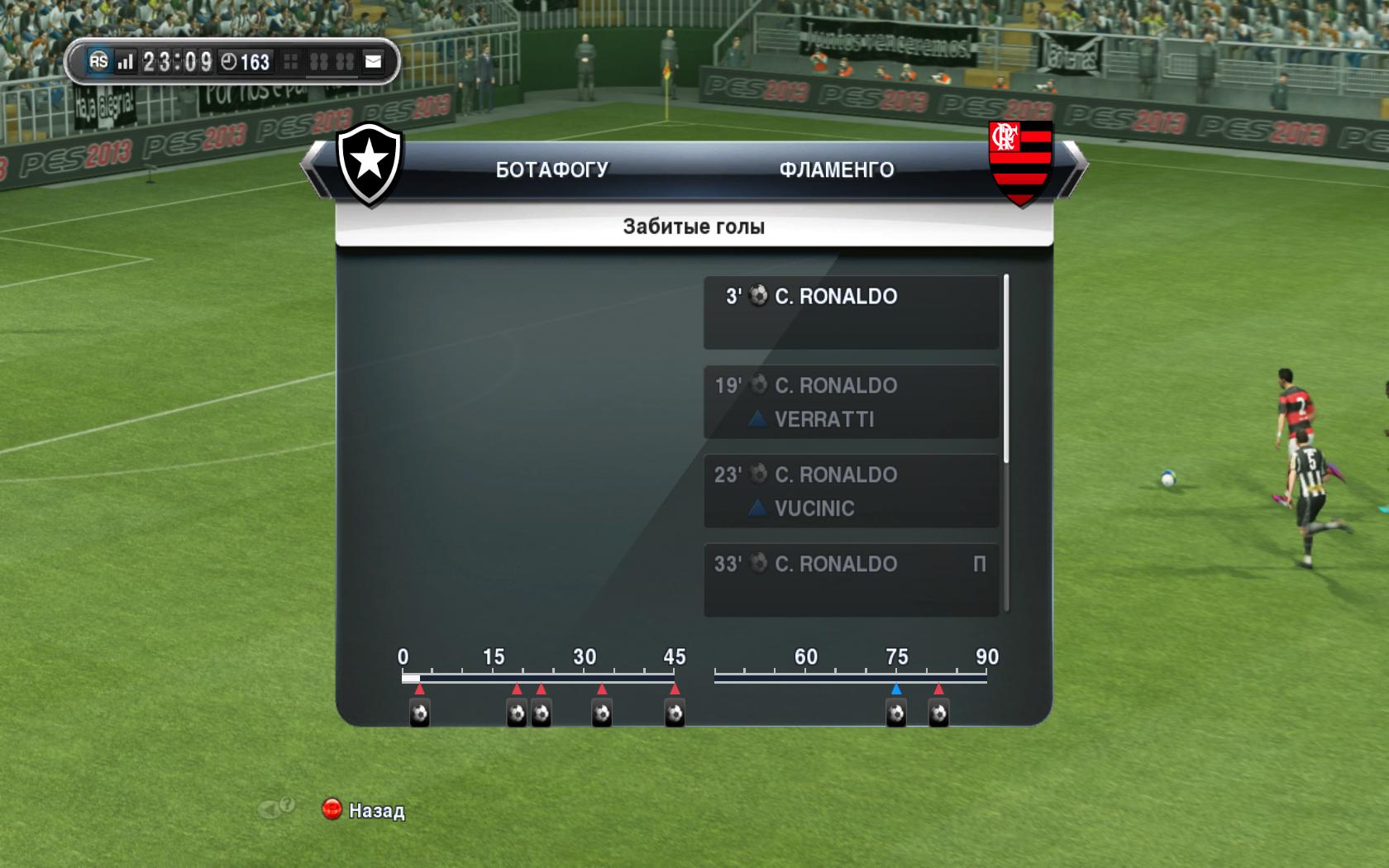Select the 19' goal assisted by Verratti
The image size is (1389, 868).
(851, 402)
